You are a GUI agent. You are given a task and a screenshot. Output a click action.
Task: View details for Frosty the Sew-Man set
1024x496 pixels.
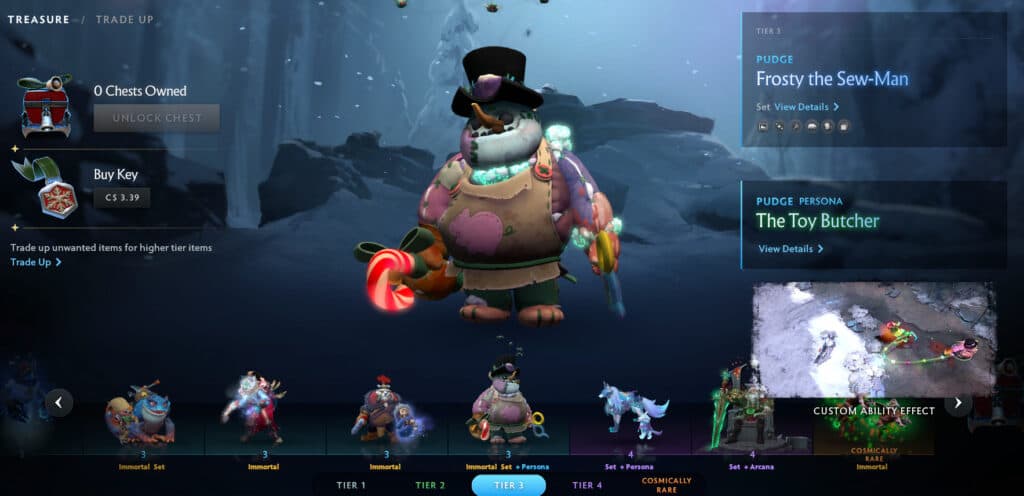coord(806,107)
